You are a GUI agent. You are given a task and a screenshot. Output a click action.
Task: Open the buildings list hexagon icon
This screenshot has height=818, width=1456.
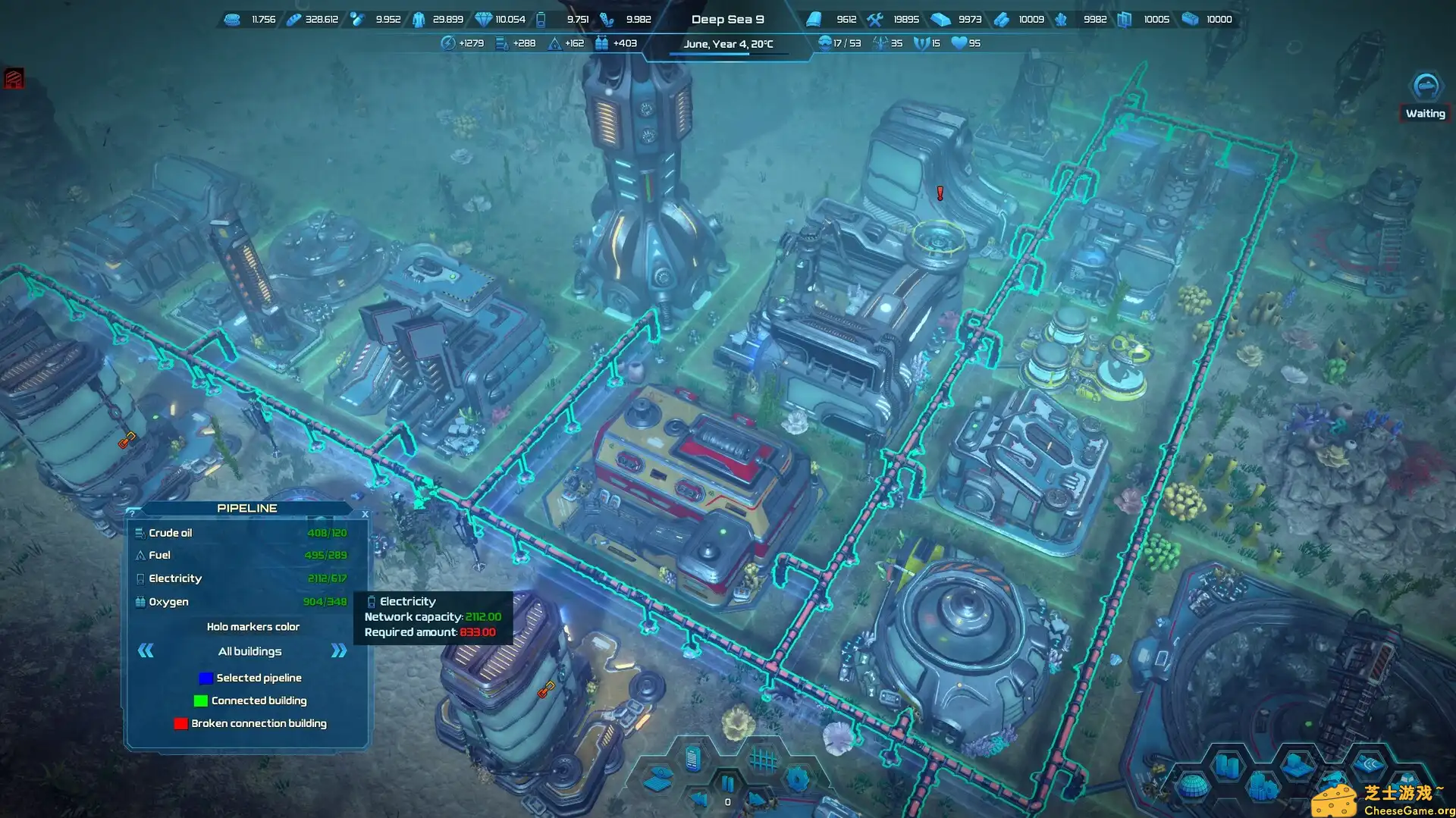[692, 760]
